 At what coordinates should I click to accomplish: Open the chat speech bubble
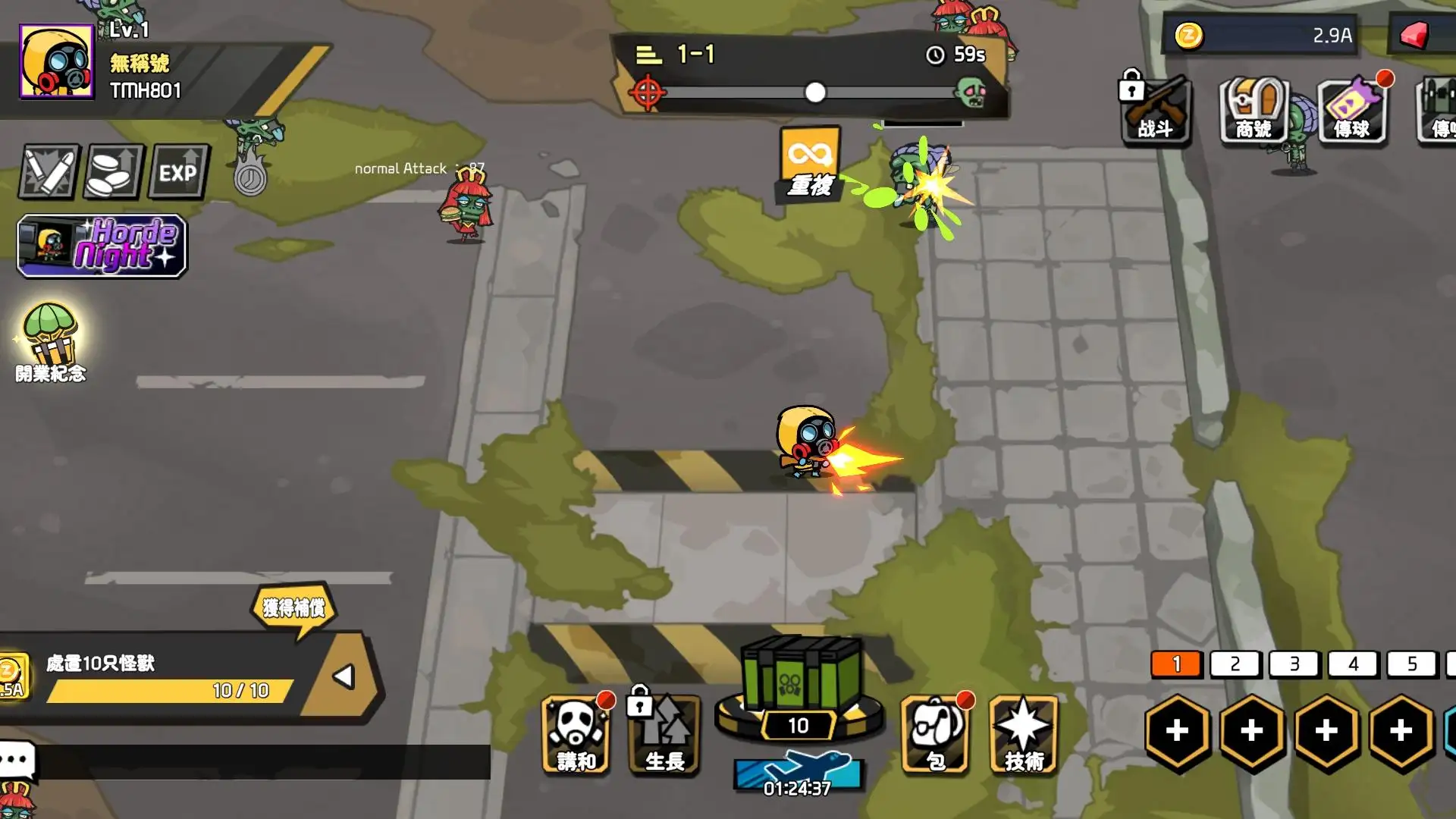point(17,759)
